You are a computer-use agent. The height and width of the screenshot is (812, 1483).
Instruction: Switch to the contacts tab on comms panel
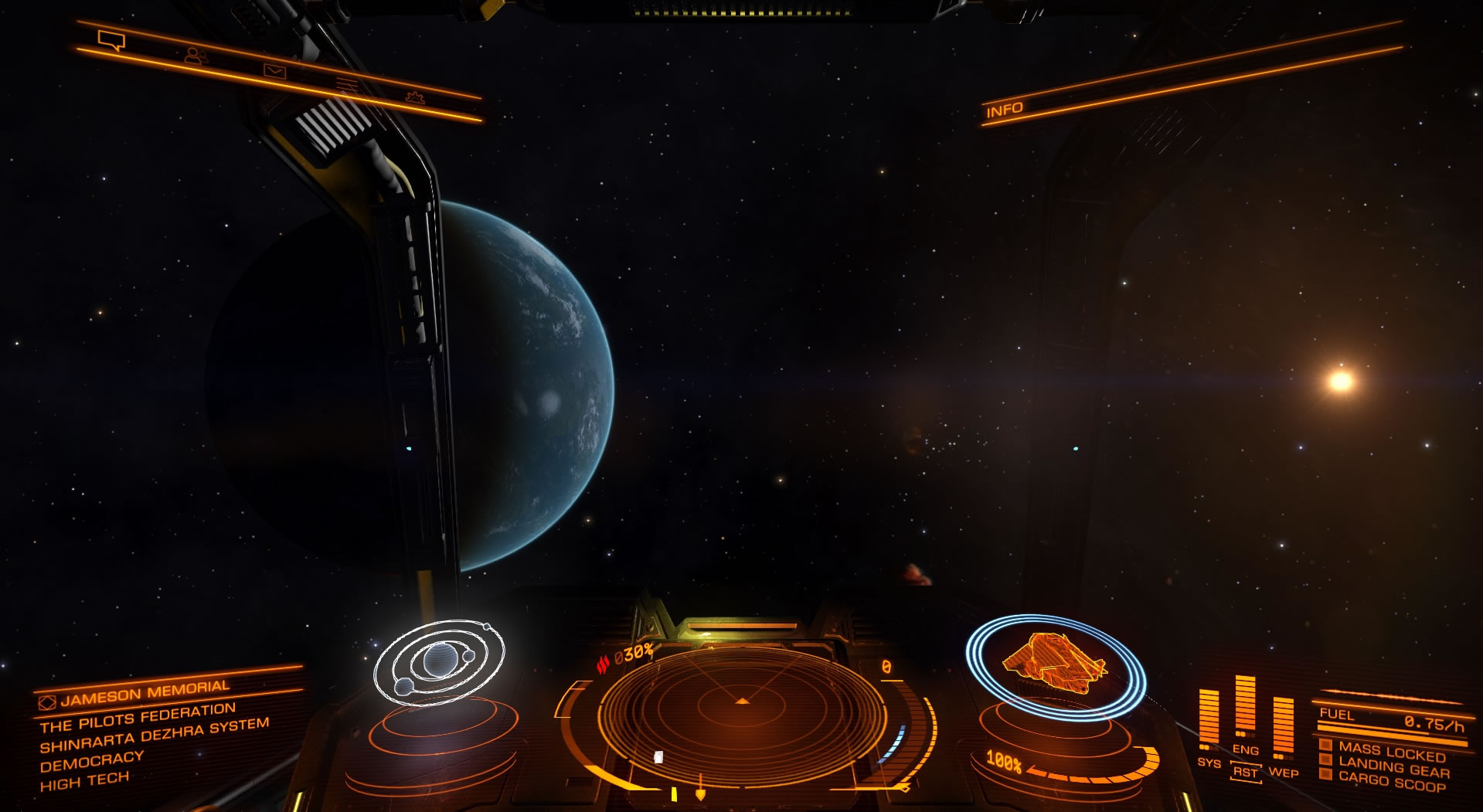click(x=195, y=55)
